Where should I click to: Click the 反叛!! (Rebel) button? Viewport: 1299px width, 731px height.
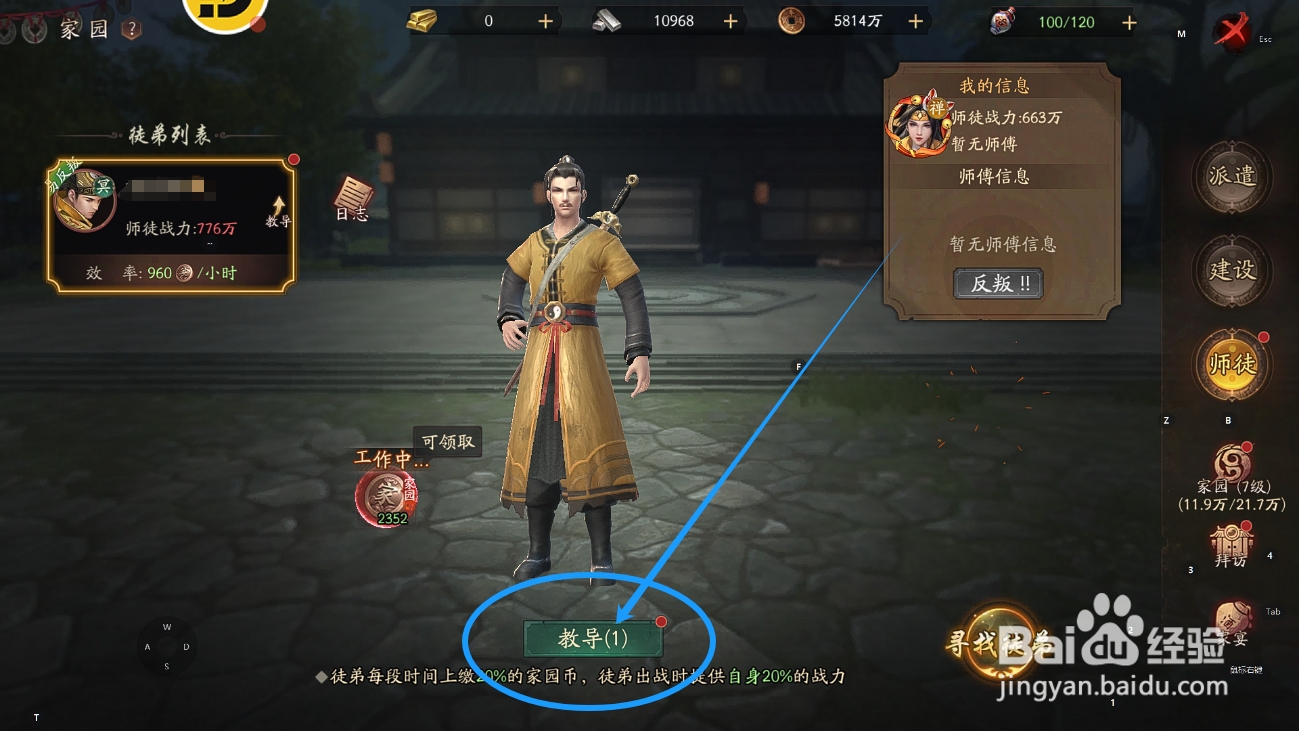coord(998,284)
